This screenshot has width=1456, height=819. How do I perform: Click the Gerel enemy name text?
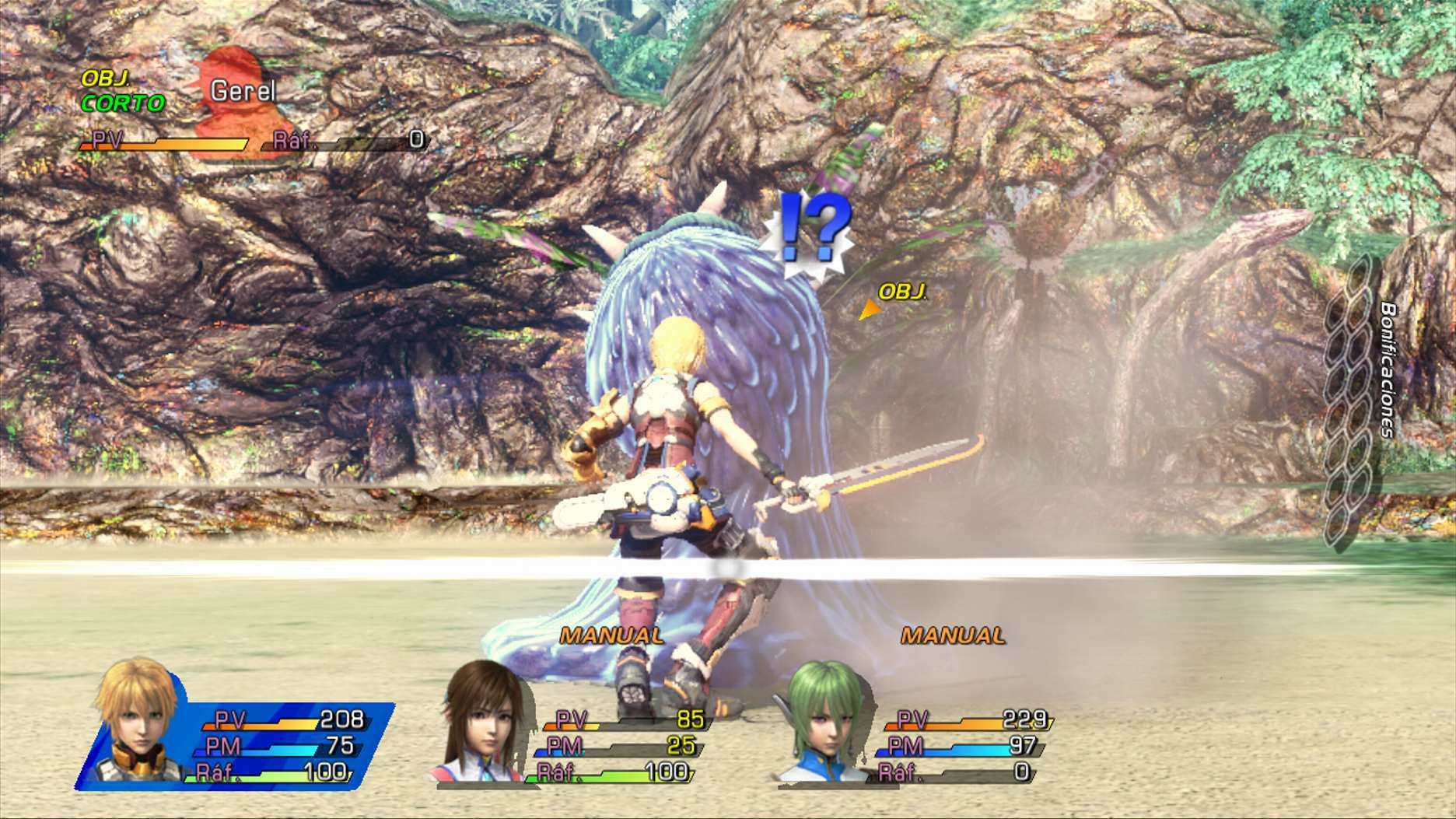click(x=243, y=90)
